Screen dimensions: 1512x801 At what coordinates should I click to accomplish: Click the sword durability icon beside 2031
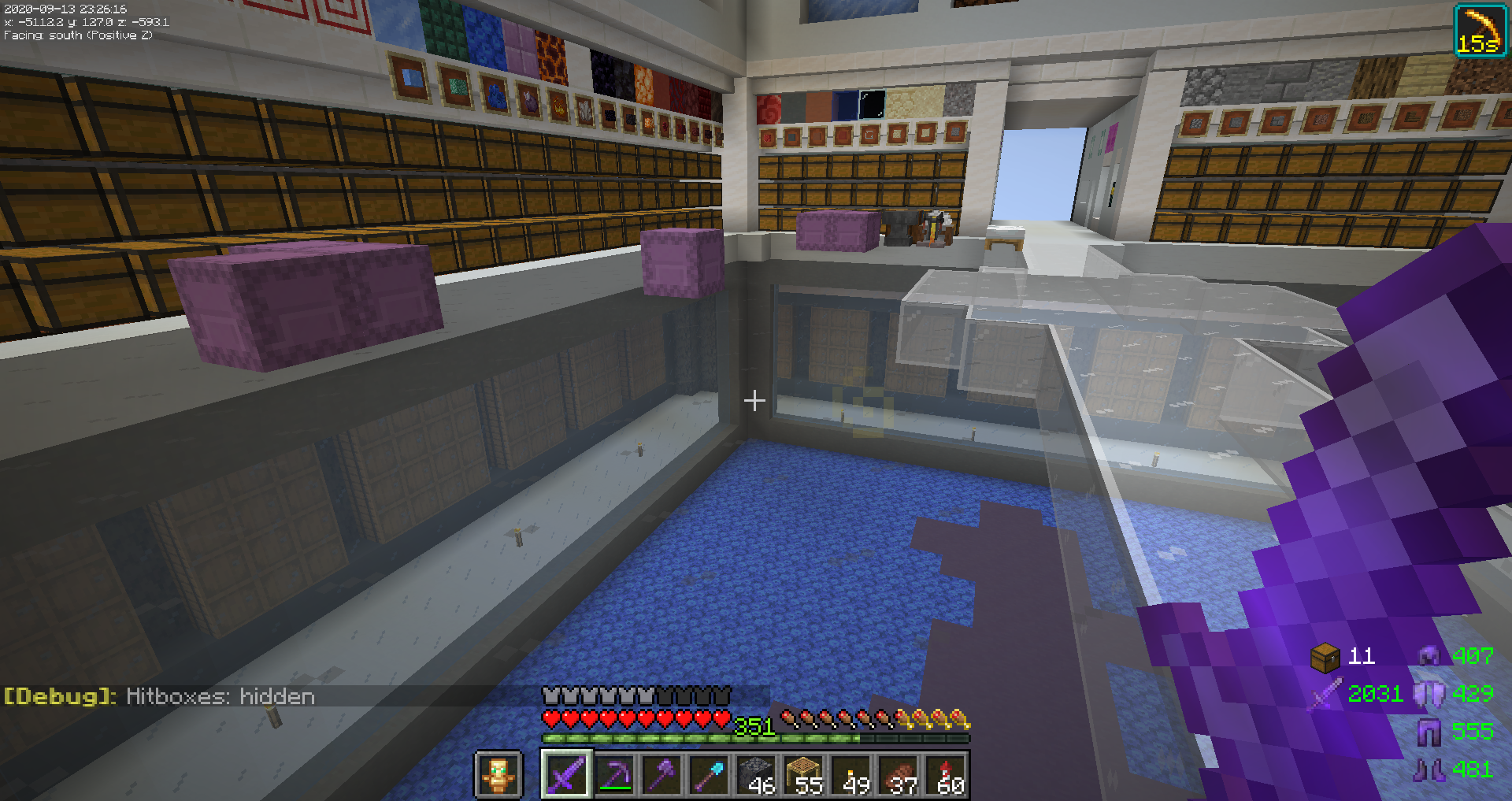click(x=1326, y=694)
